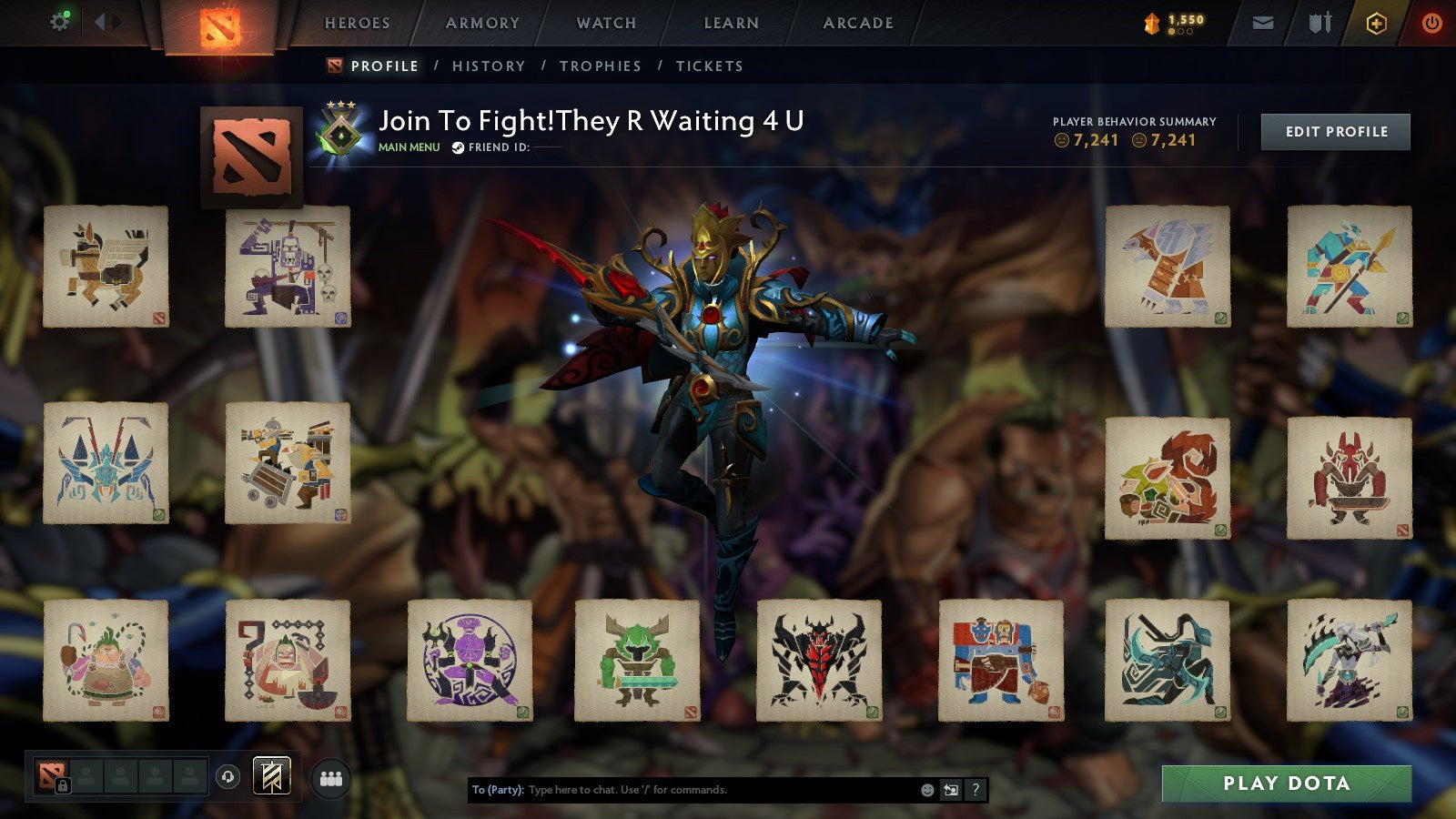Switch to the HISTORY tab
The width and height of the screenshot is (1456, 819).
(x=490, y=66)
